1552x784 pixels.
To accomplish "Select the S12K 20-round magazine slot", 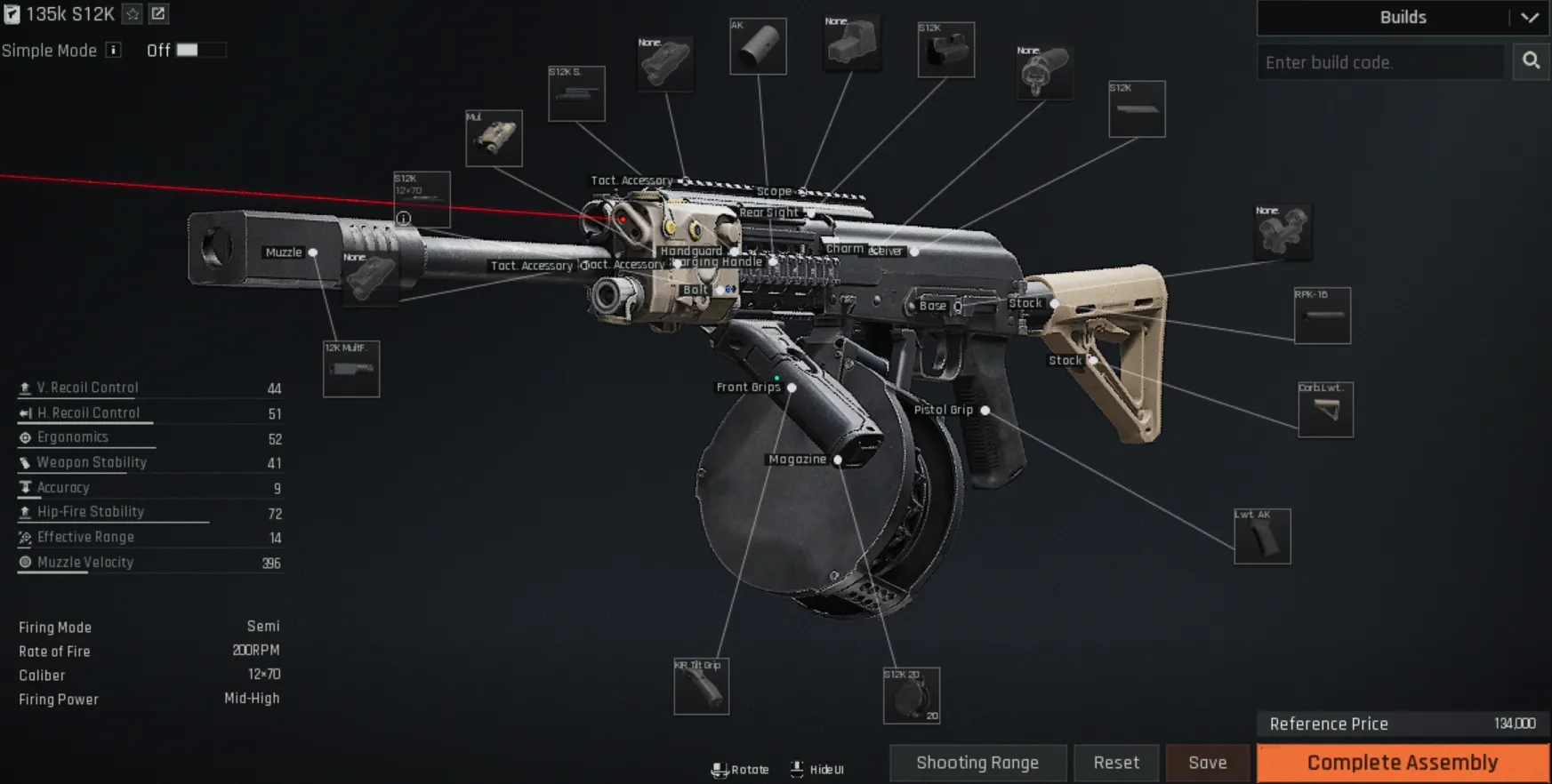I will click(911, 695).
